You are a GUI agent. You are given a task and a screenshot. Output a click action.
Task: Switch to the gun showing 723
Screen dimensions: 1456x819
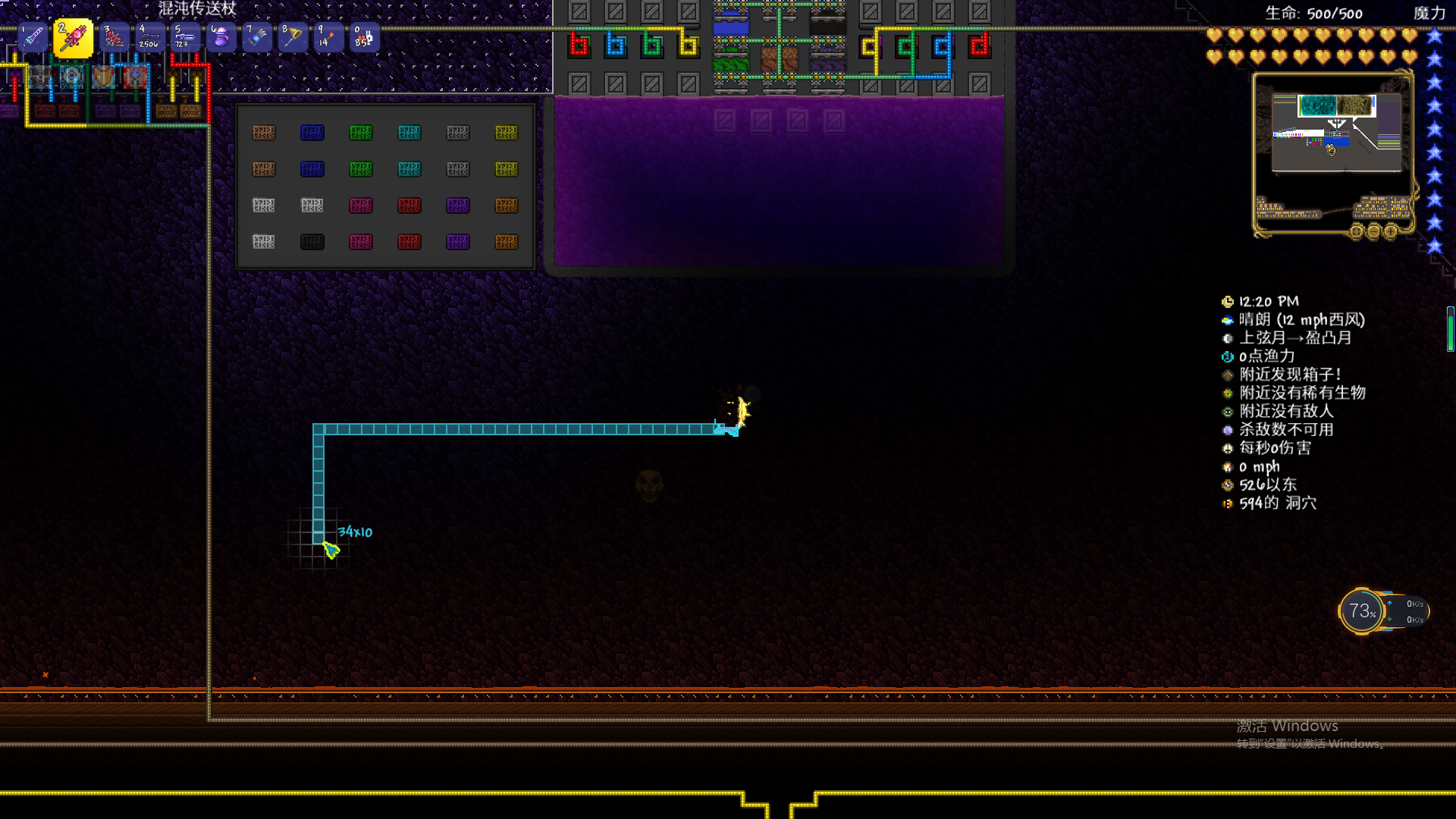tap(185, 37)
